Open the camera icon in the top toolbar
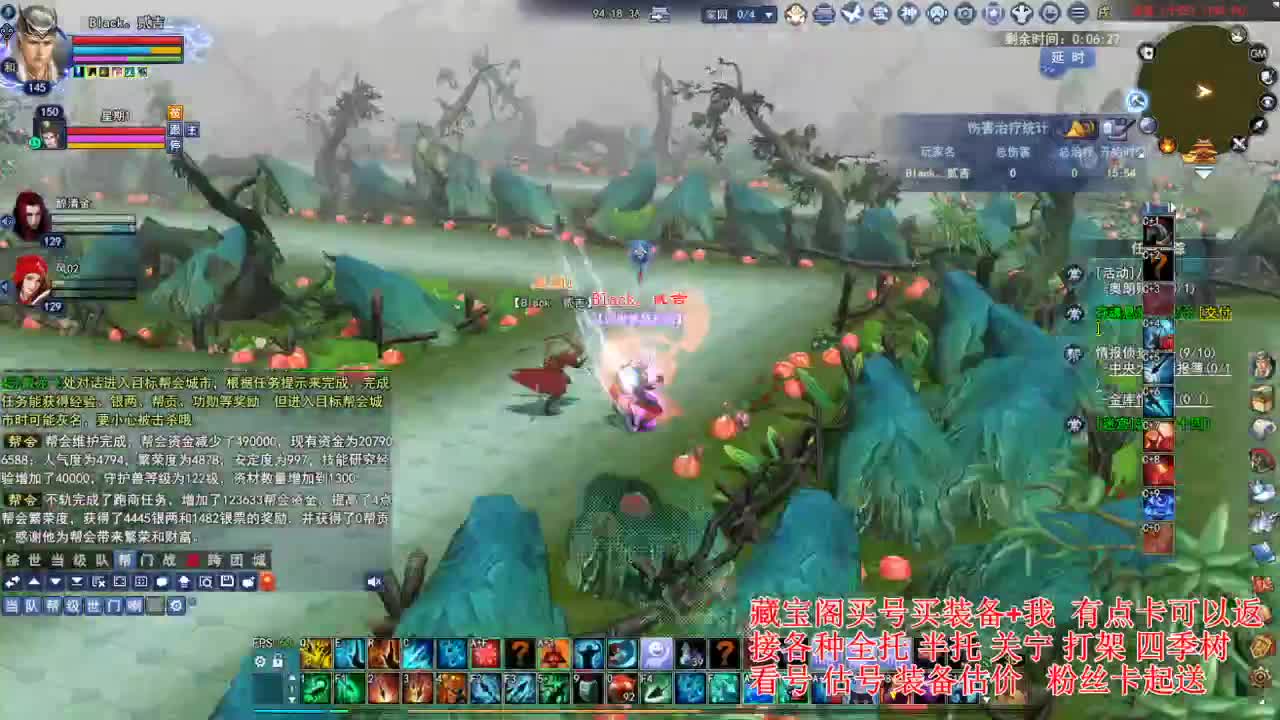This screenshot has width=1280, height=720. coord(965,14)
